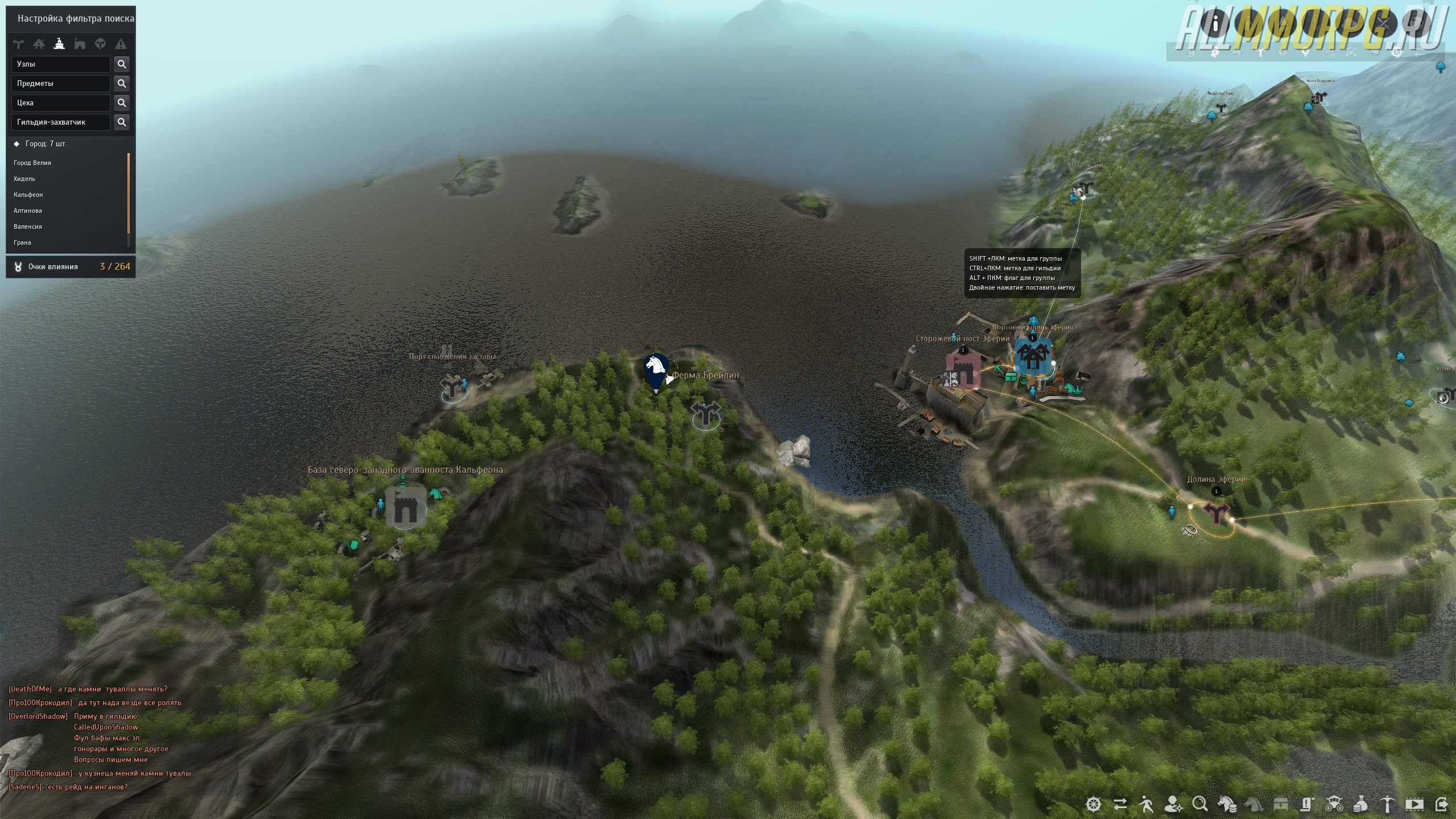
Task: Choose Валенсия in the city list
Action: [x=28, y=227]
